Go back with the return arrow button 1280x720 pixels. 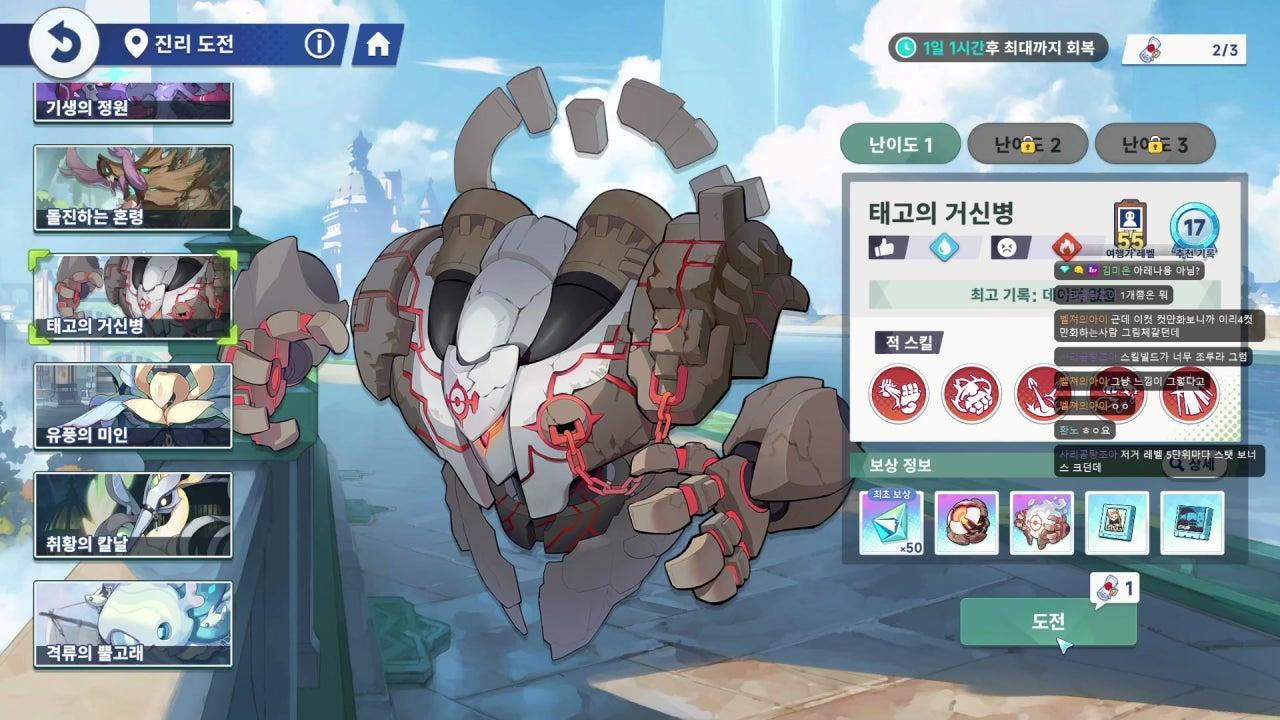pos(64,43)
